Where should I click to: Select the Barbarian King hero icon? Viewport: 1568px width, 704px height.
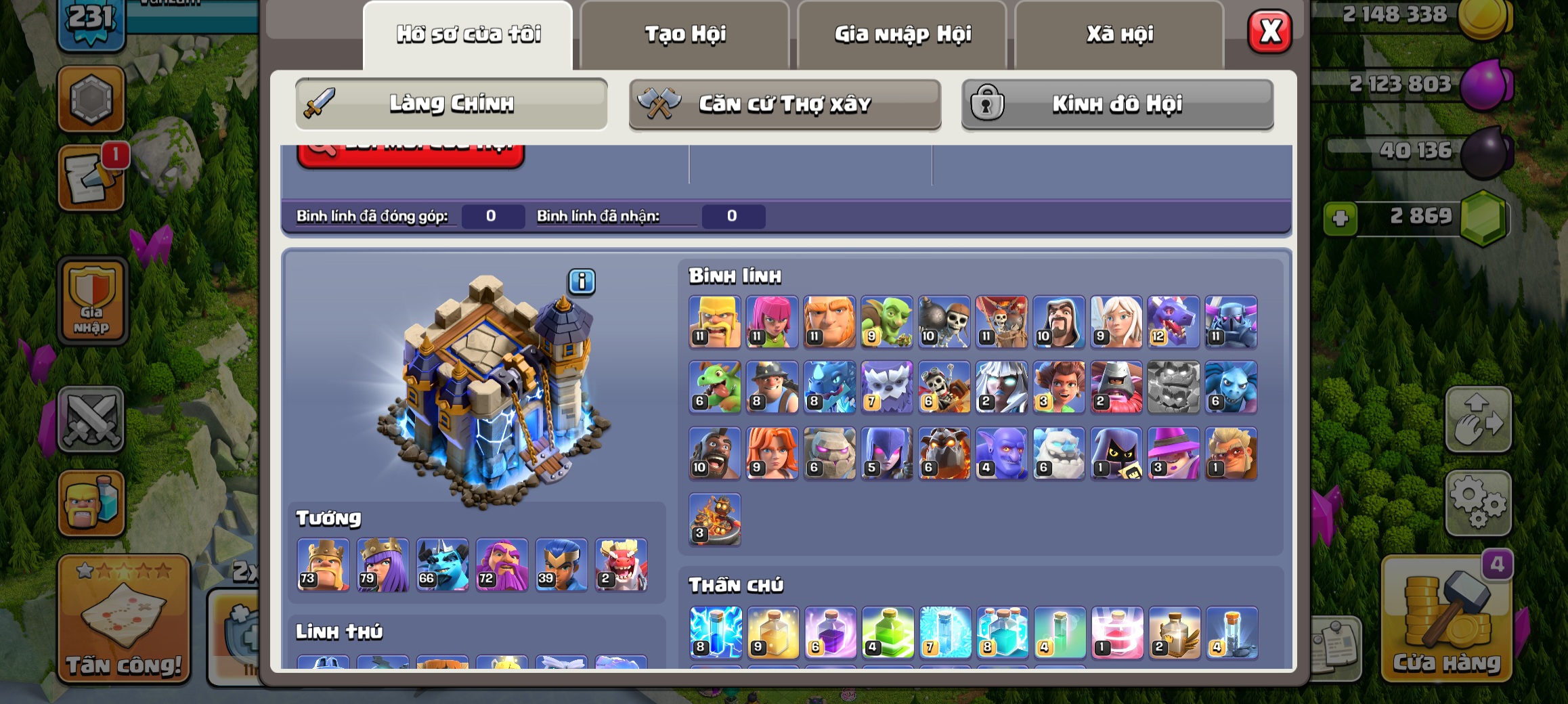[x=324, y=565]
